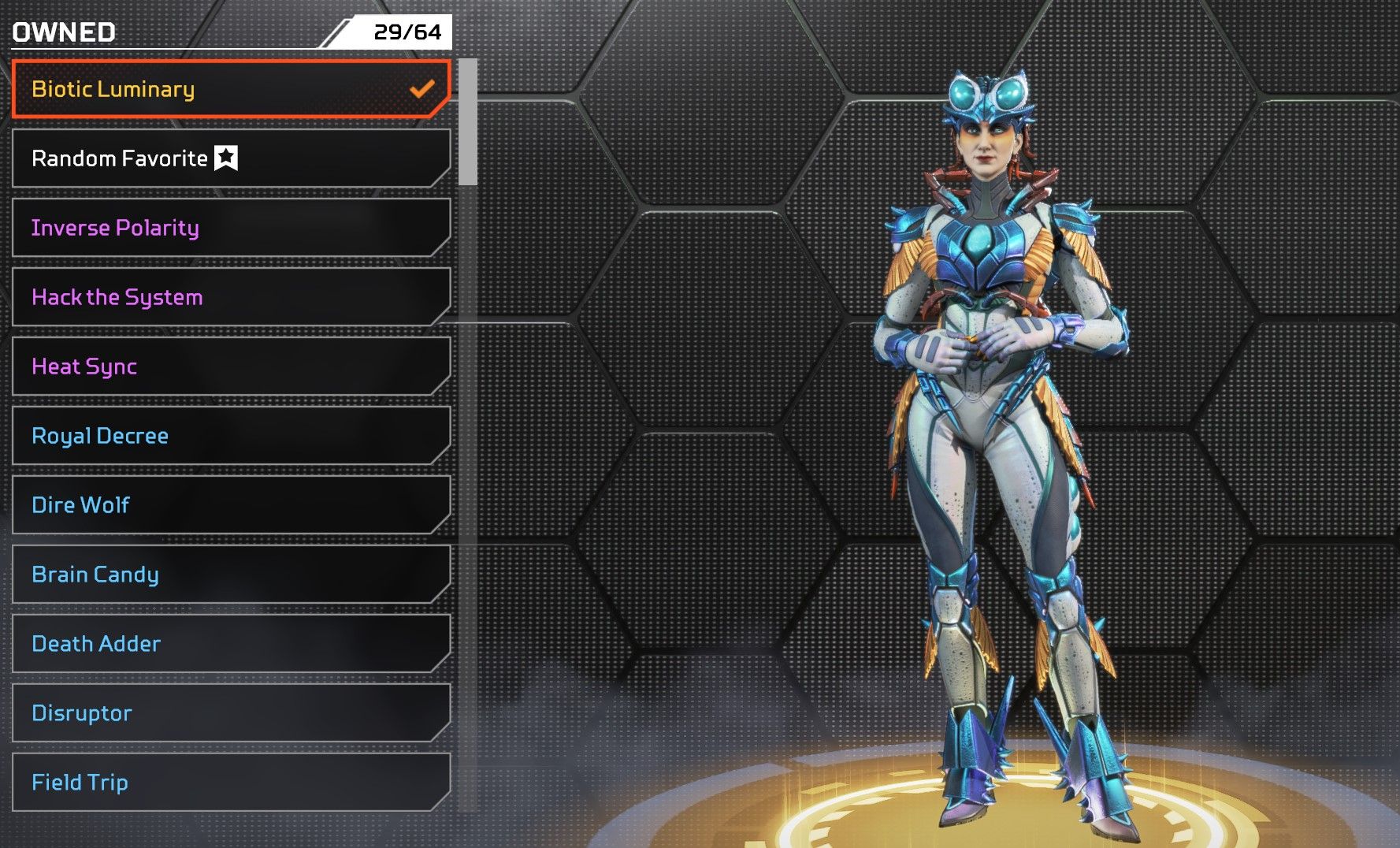
Task: Preview the Brain Candy skin
Action: point(230,575)
